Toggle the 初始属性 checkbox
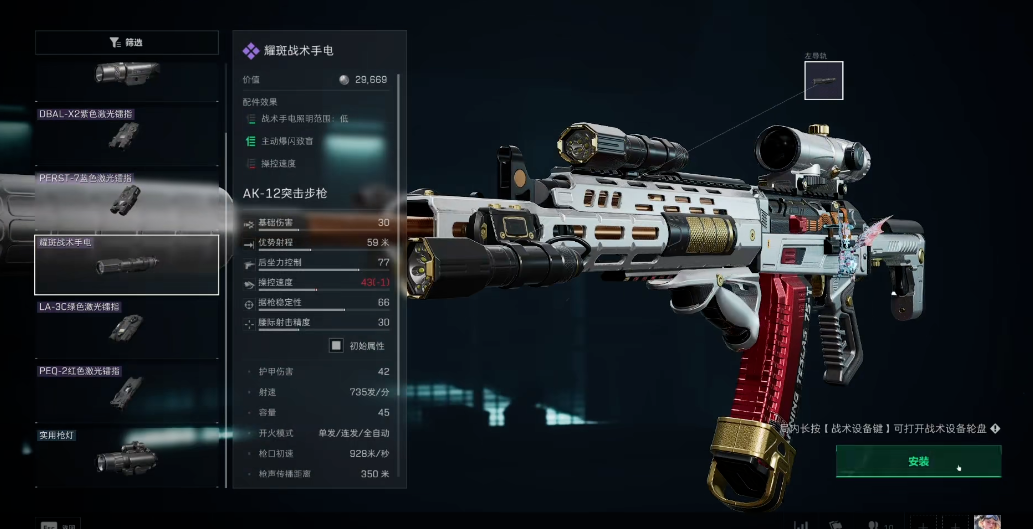The image size is (1033, 529). [x=337, y=346]
